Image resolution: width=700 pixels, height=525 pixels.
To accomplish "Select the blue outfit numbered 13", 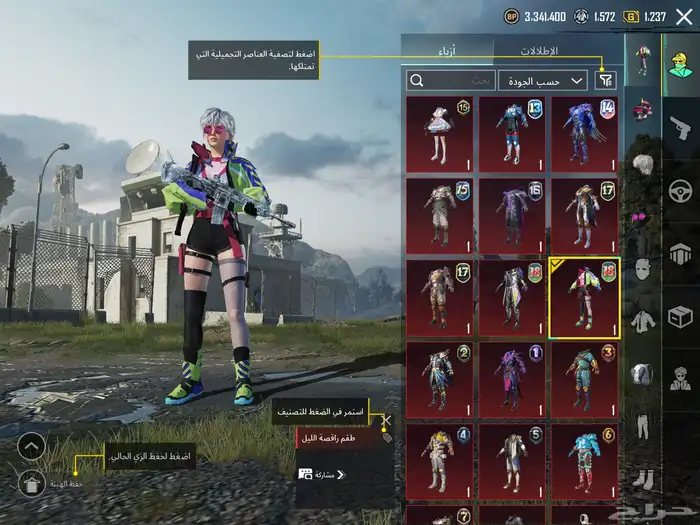I will (512, 133).
